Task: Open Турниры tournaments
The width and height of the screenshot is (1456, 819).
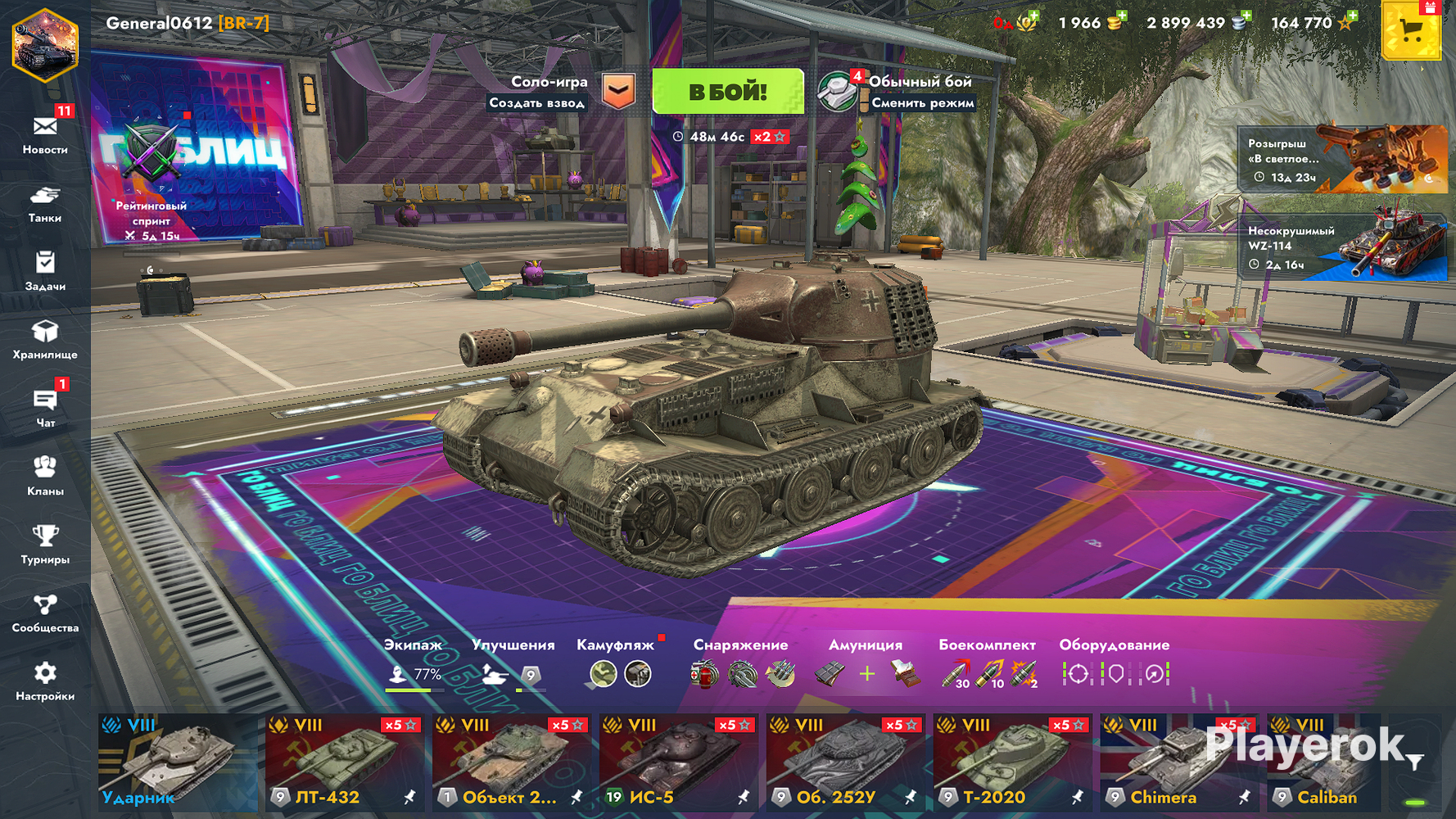Action: tap(45, 545)
